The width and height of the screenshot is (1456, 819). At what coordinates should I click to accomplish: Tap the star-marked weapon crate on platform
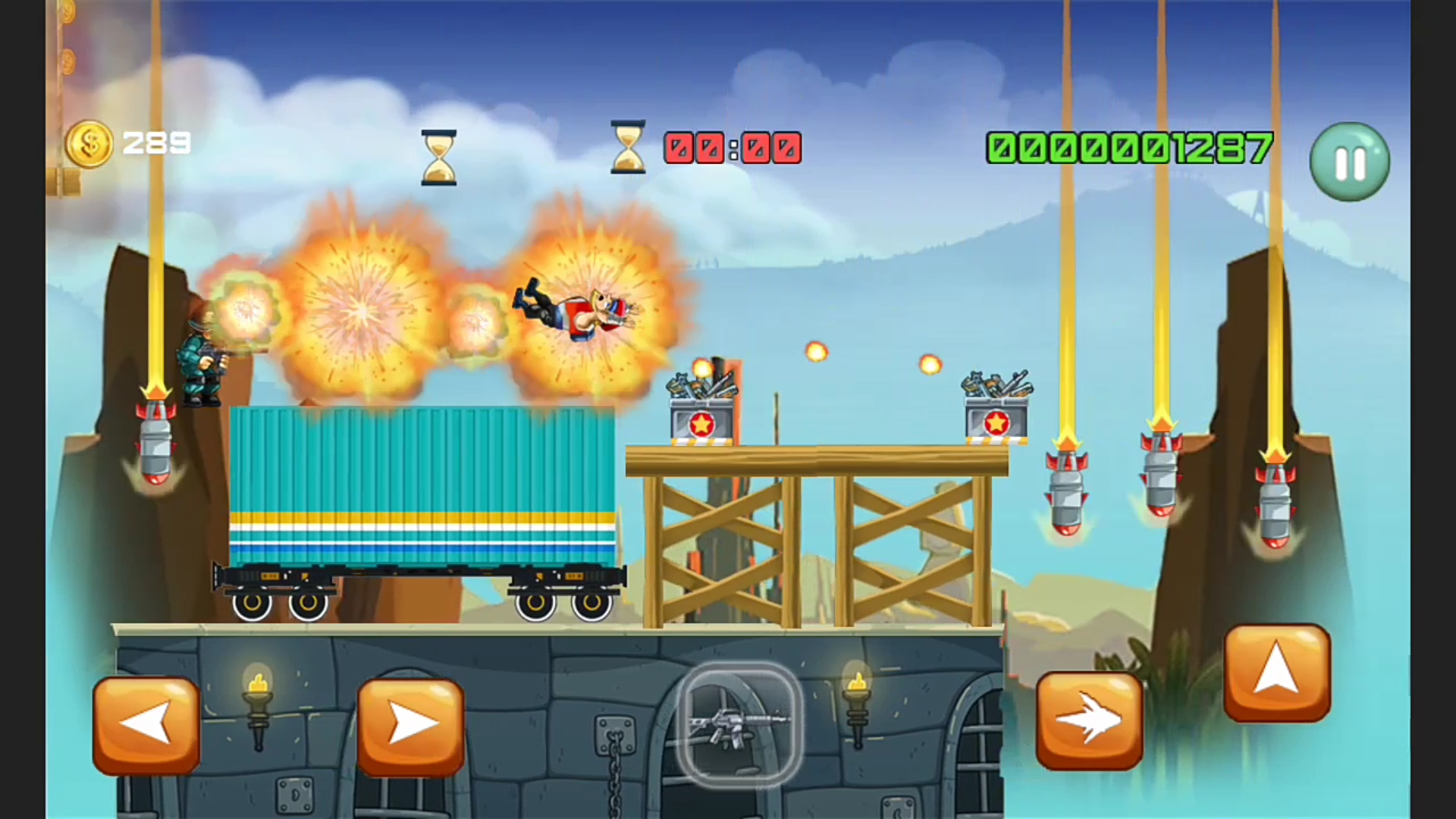click(x=701, y=409)
